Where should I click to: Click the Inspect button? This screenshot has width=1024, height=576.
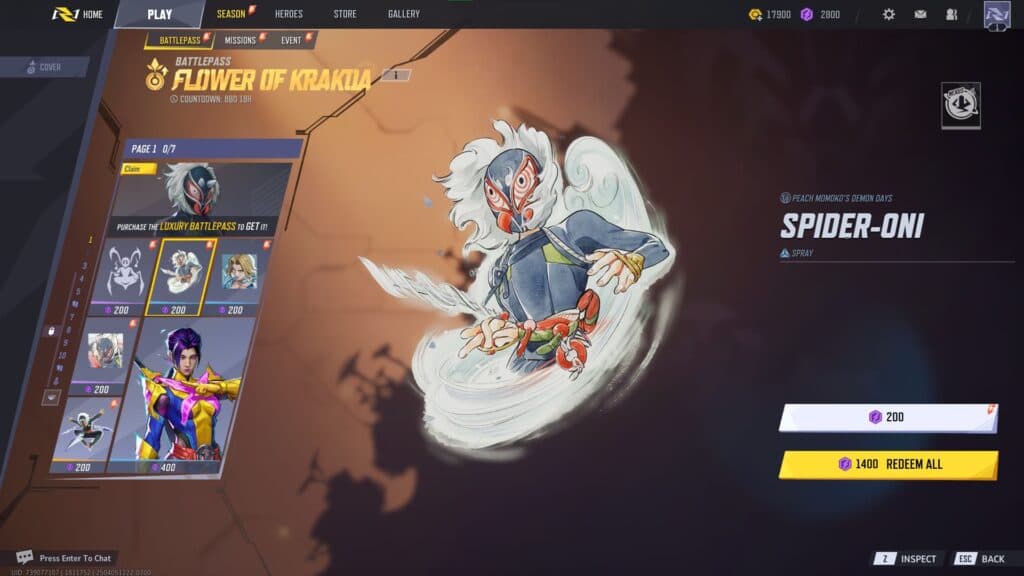907,559
